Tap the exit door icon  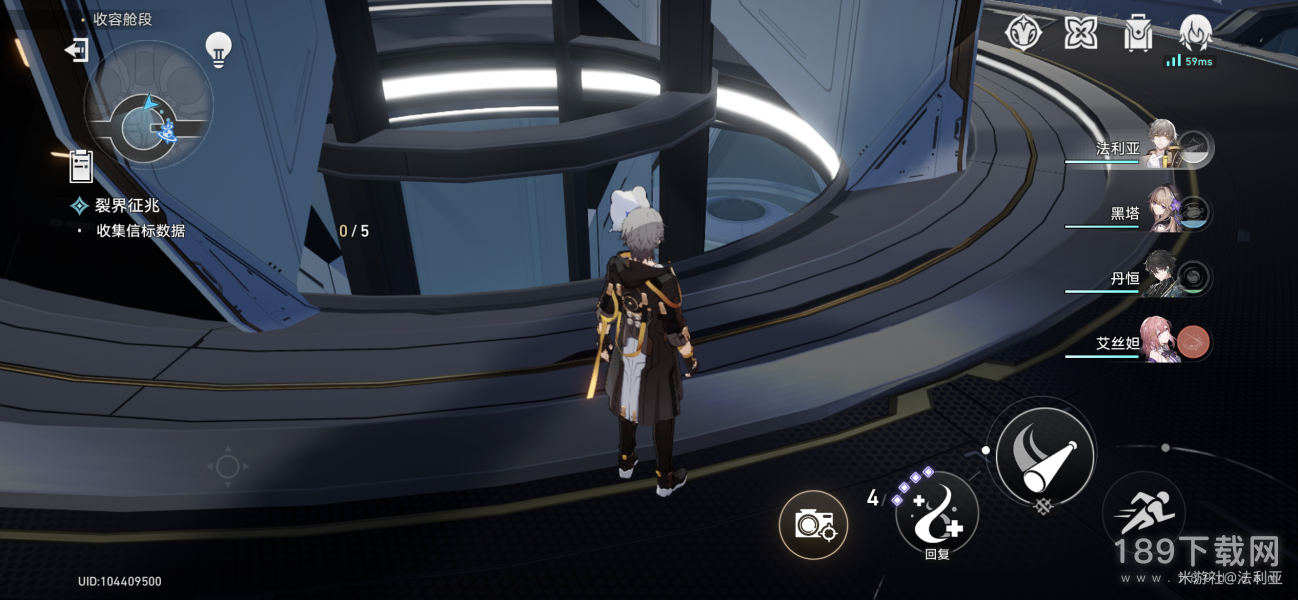pyautogui.click(x=76, y=49)
